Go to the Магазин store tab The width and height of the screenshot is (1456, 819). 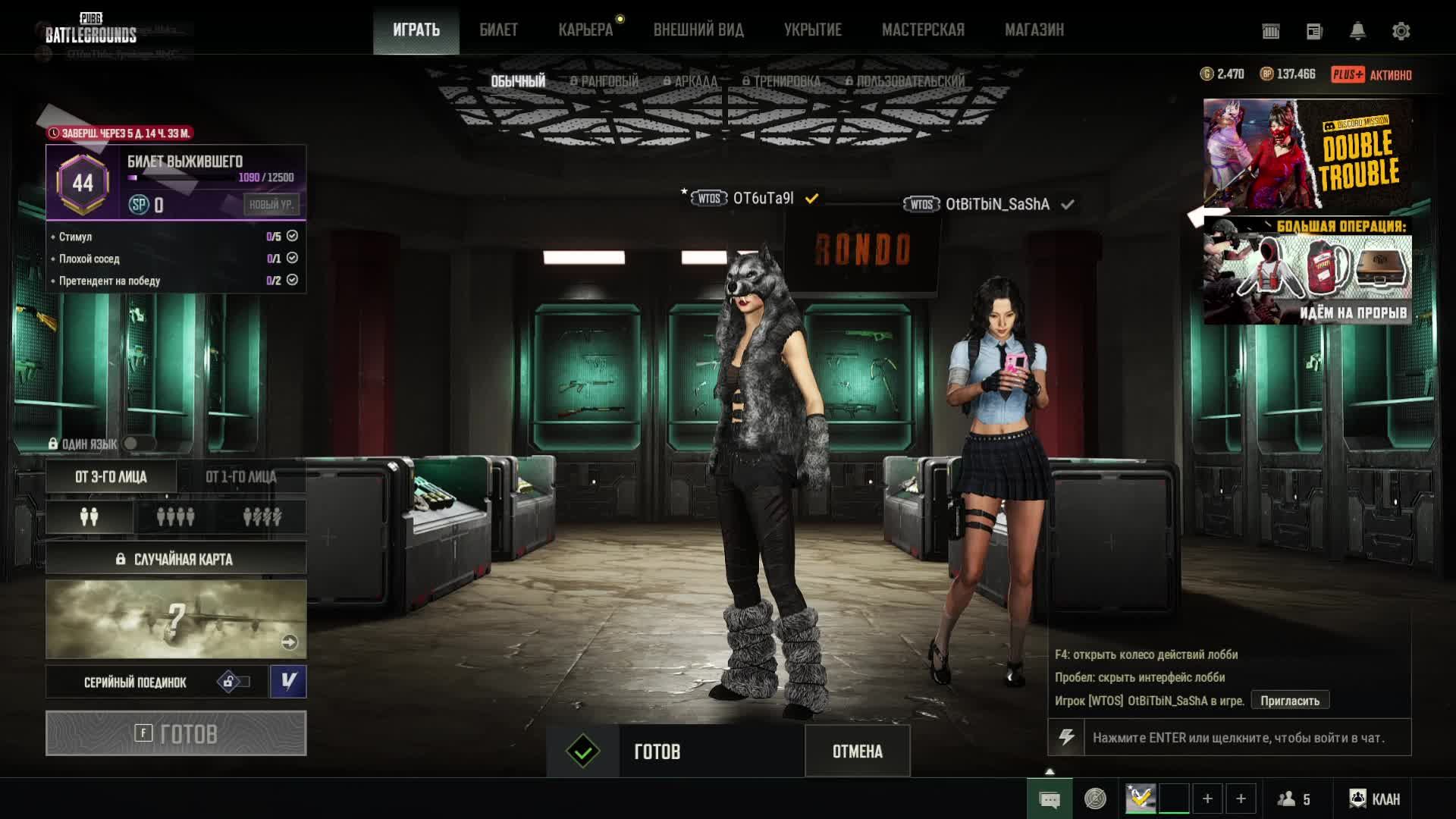coord(1034,30)
